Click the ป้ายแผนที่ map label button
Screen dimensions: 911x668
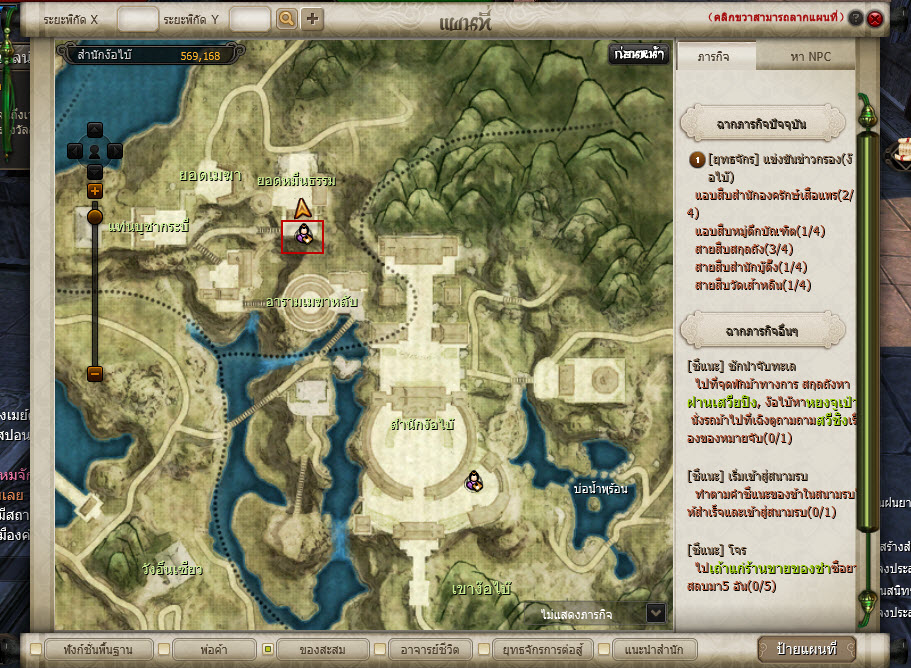[806, 648]
